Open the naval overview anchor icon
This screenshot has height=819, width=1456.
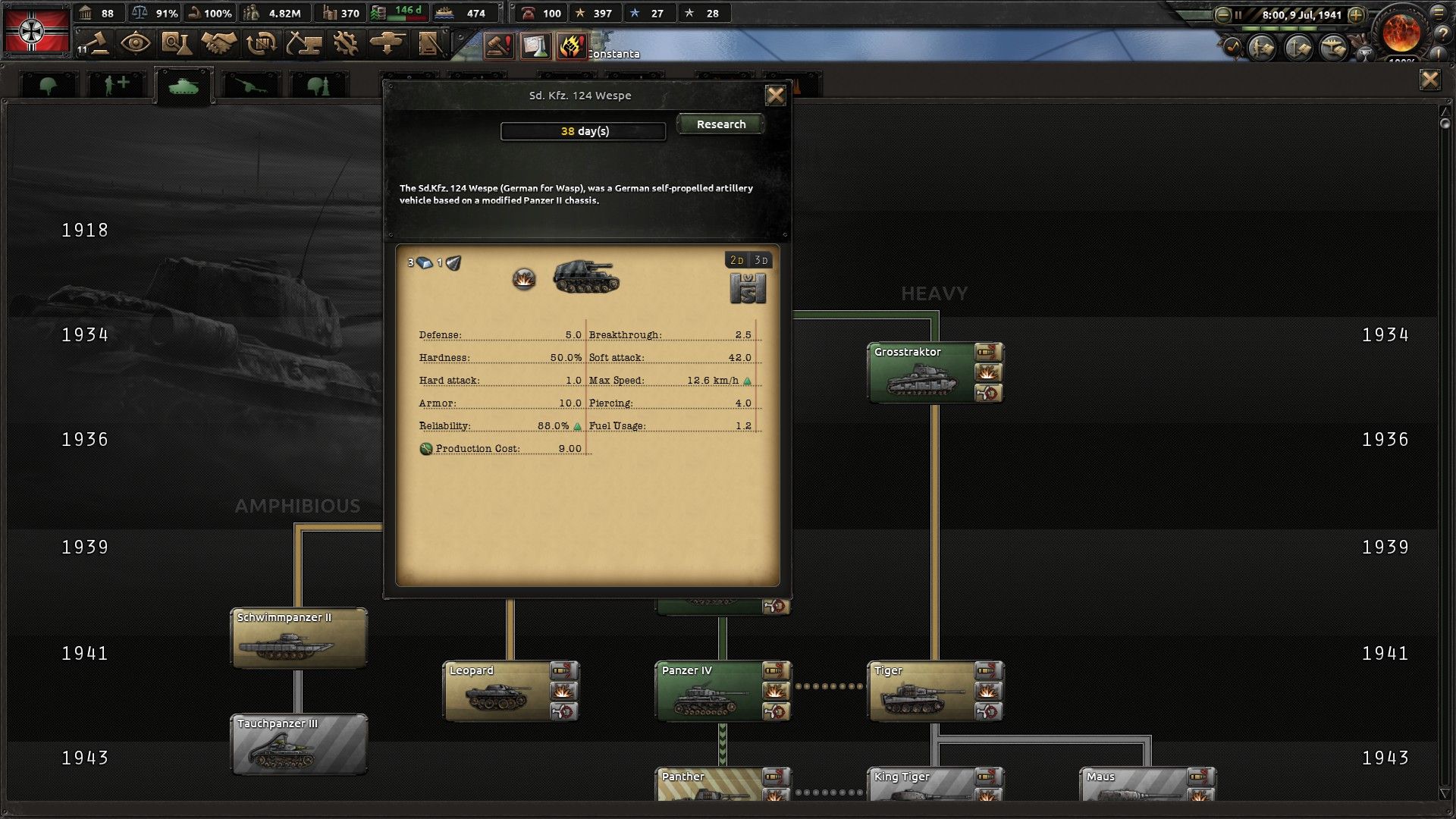pos(1297,49)
